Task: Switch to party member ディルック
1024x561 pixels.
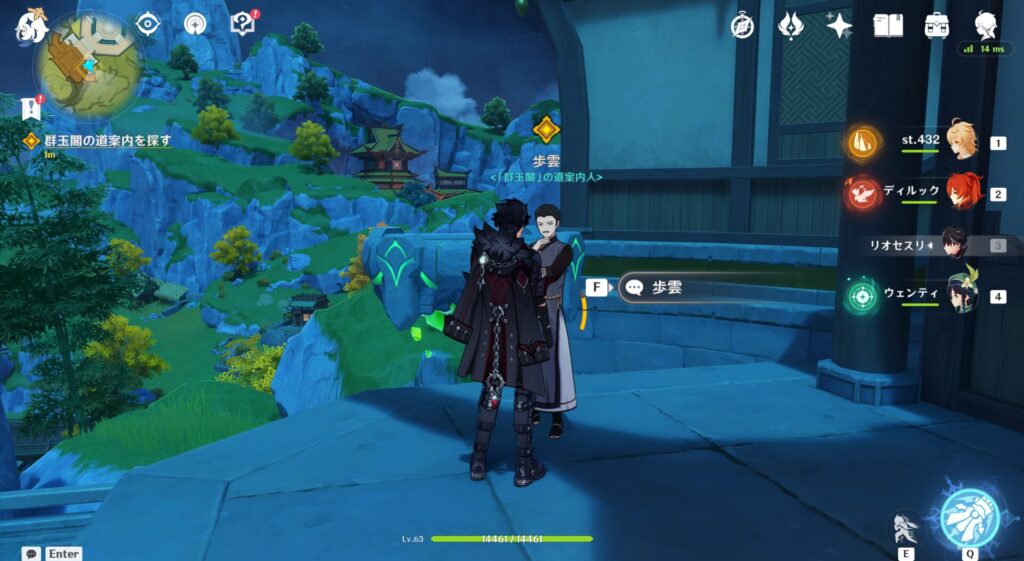Action: click(960, 193)
